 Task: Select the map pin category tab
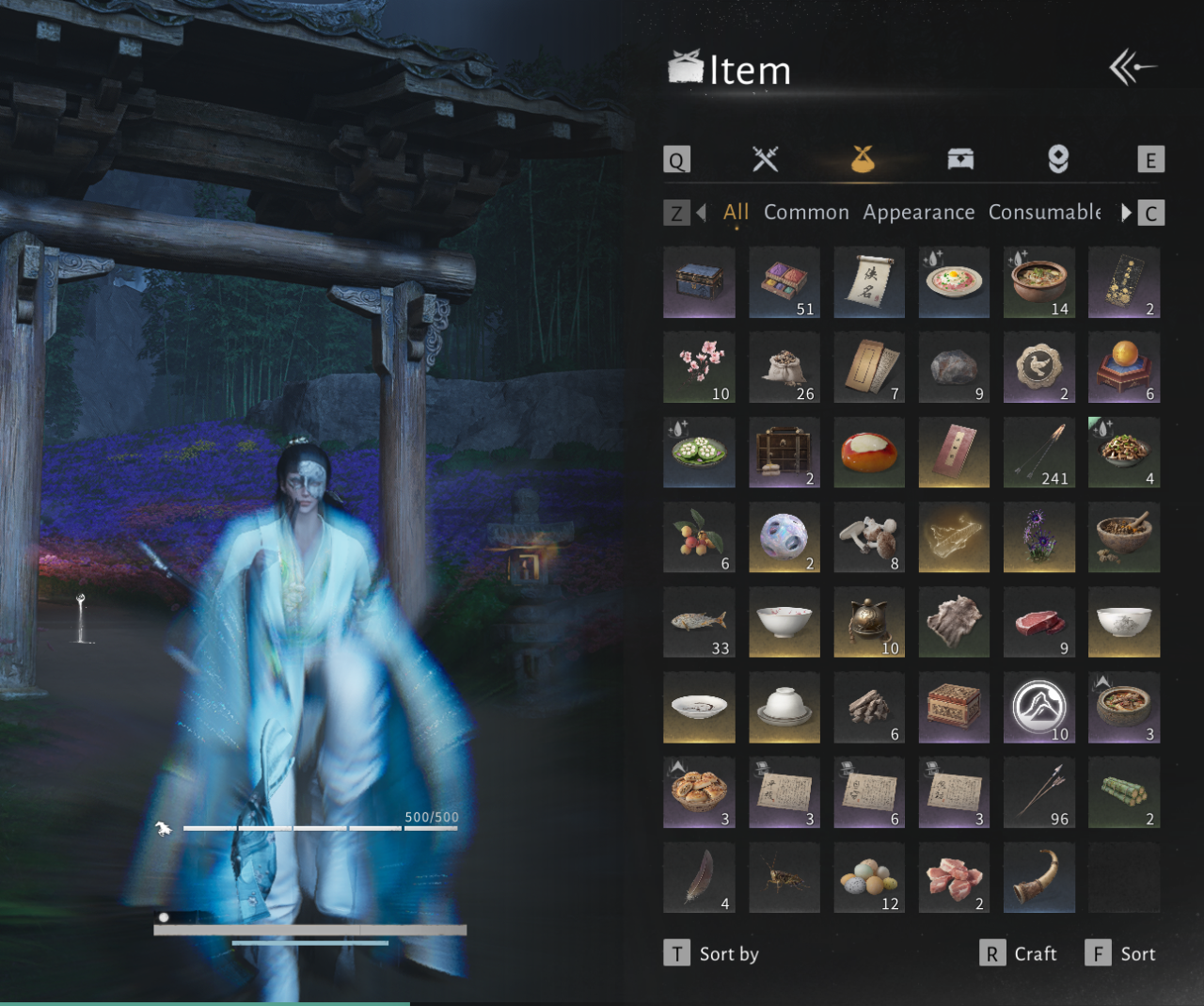tap(1058, 159)
